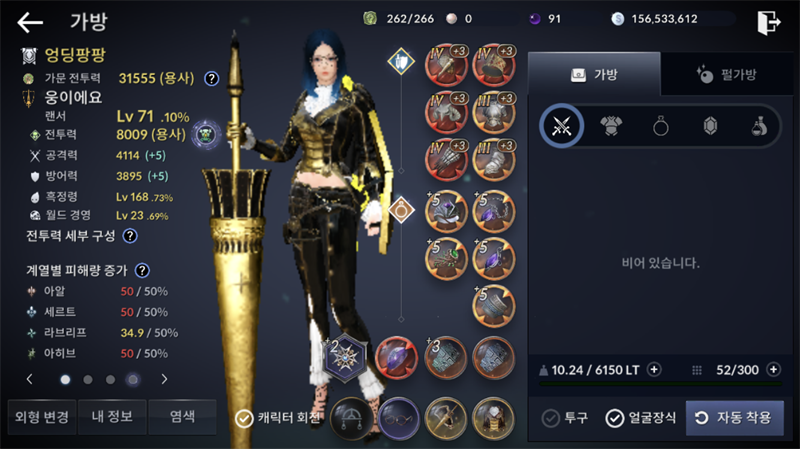Go back using the arrow button
Image resolution: width=800 pixels, height=449 pixels.
click(x=30, y=21)
